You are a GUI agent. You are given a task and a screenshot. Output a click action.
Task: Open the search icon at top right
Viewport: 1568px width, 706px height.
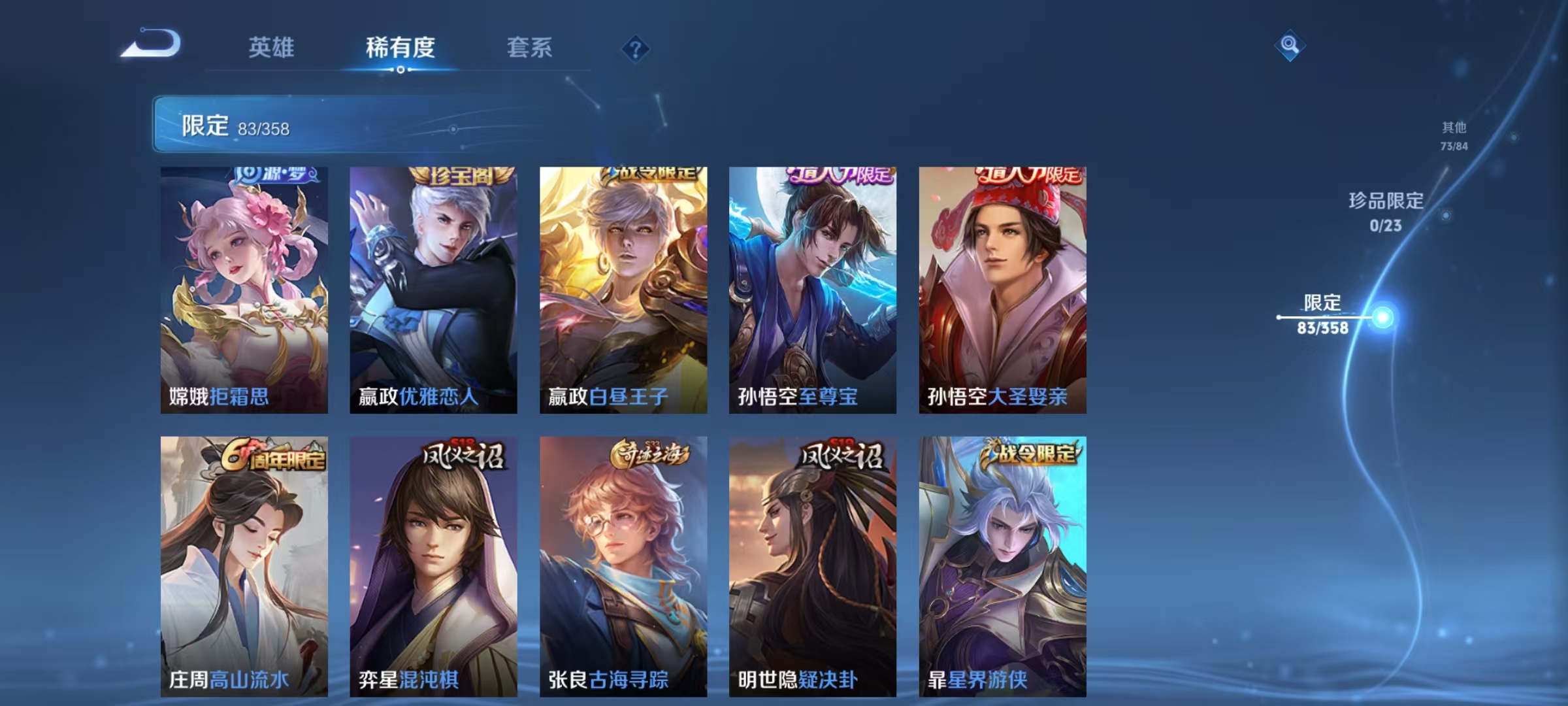[x=1290, y=44]
